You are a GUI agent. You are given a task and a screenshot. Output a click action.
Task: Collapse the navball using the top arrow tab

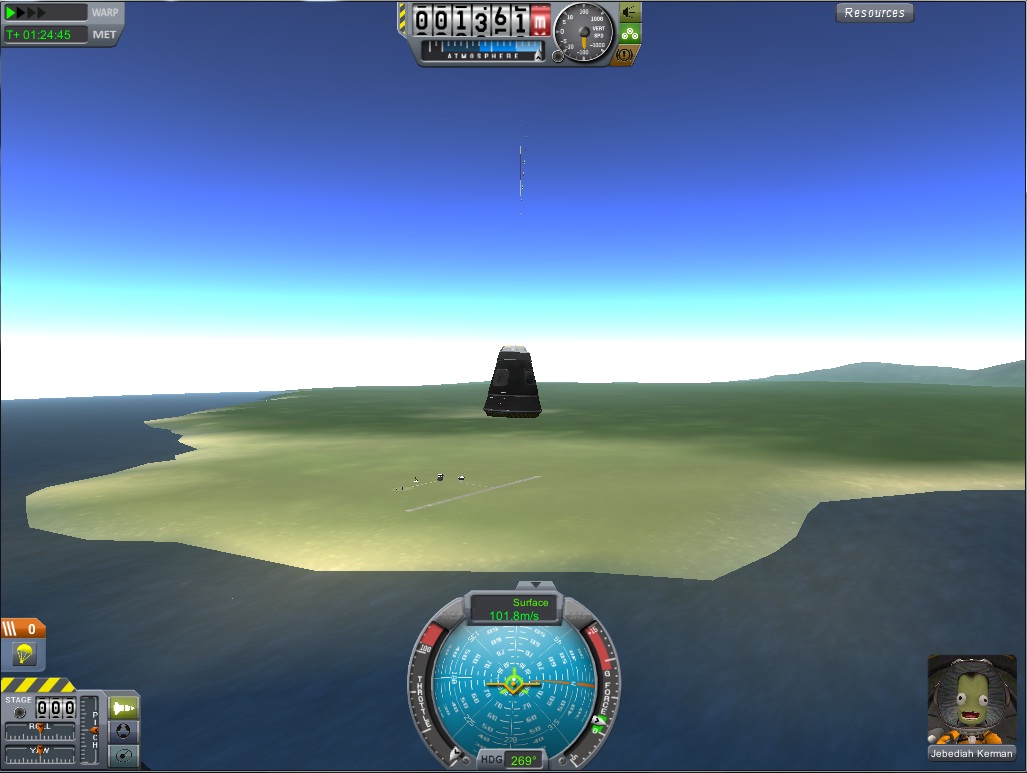tap(534, 584)
